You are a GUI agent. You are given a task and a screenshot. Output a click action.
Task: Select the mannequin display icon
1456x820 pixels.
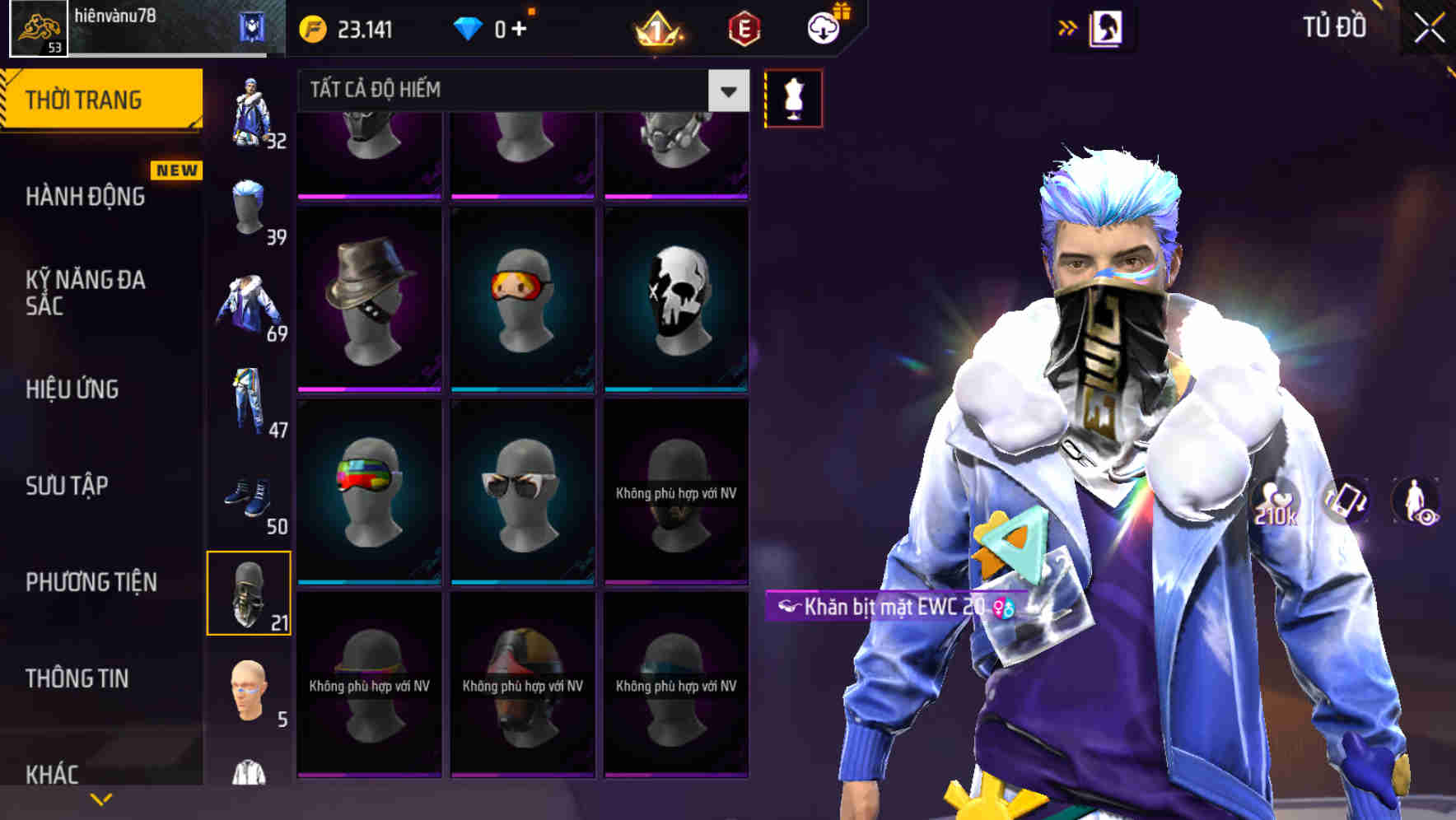tap(793, 97)
